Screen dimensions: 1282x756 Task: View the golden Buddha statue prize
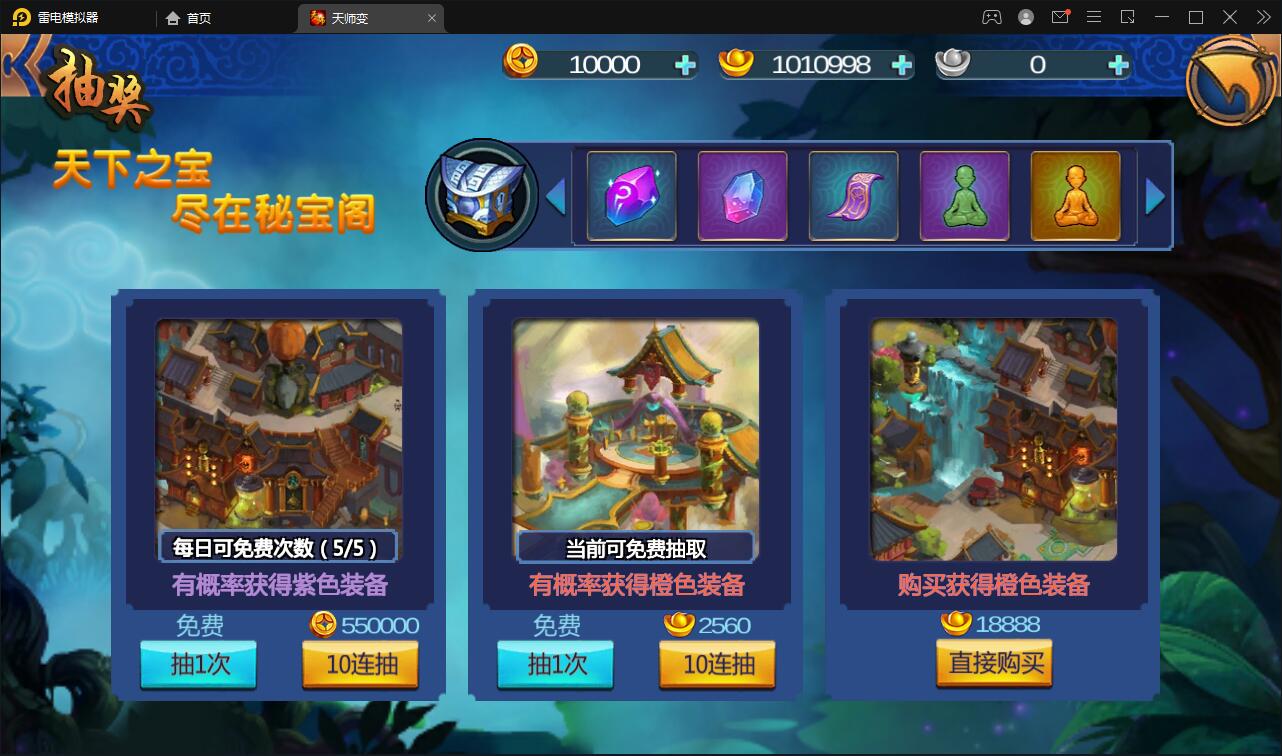coord(1075,195)
